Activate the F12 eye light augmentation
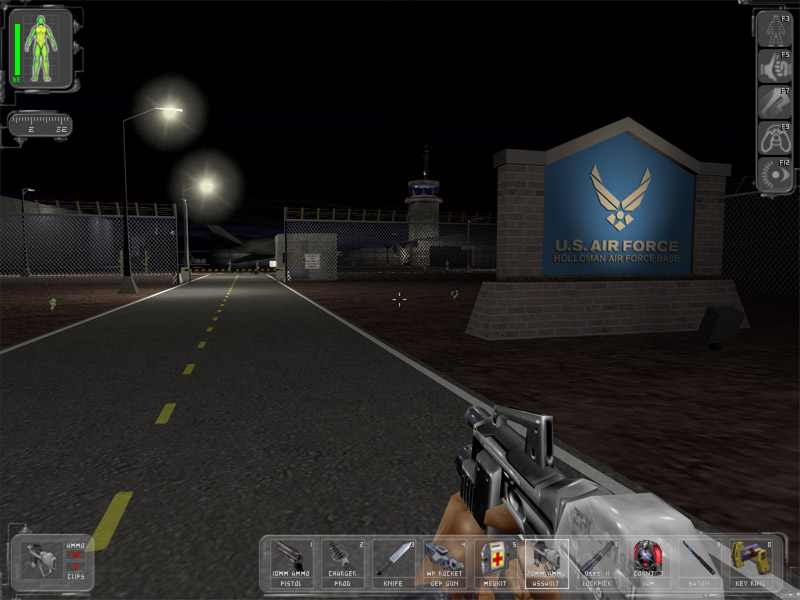Image resolution: width=800 pixels, height=600 pixels. point(775,175)
